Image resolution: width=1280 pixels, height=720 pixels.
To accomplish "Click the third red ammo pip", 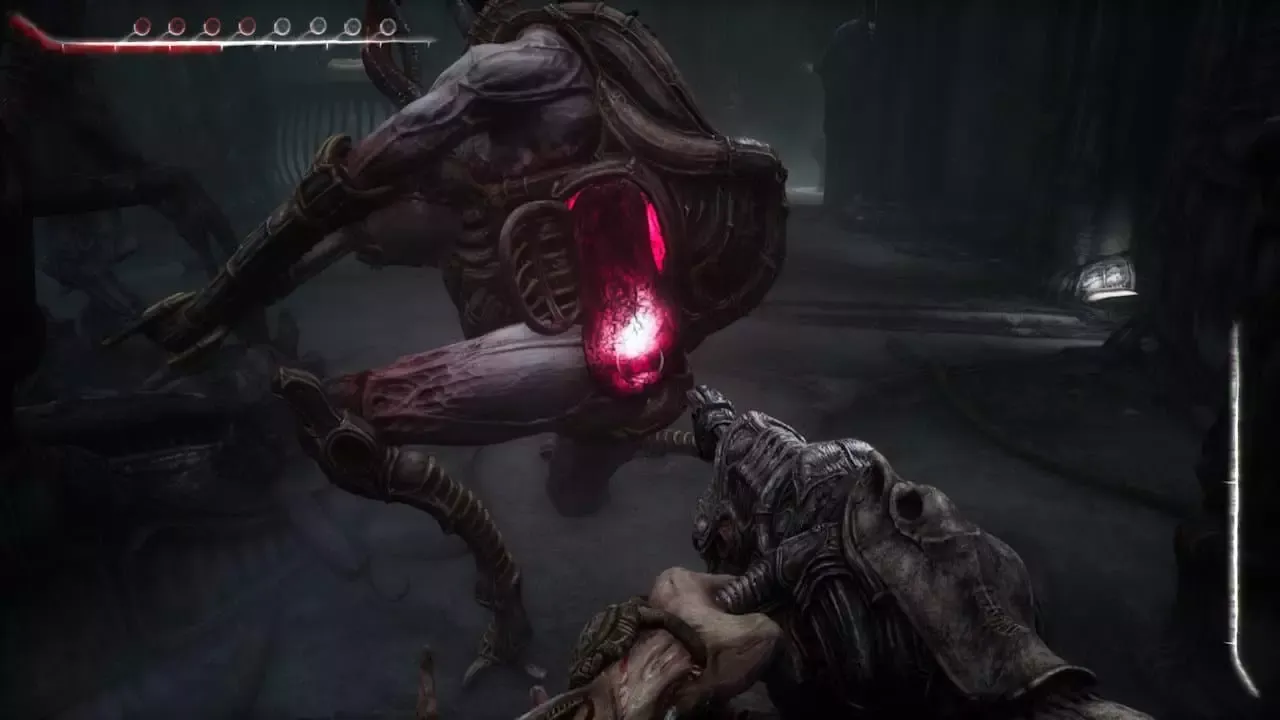I will [x=211, y=24].
